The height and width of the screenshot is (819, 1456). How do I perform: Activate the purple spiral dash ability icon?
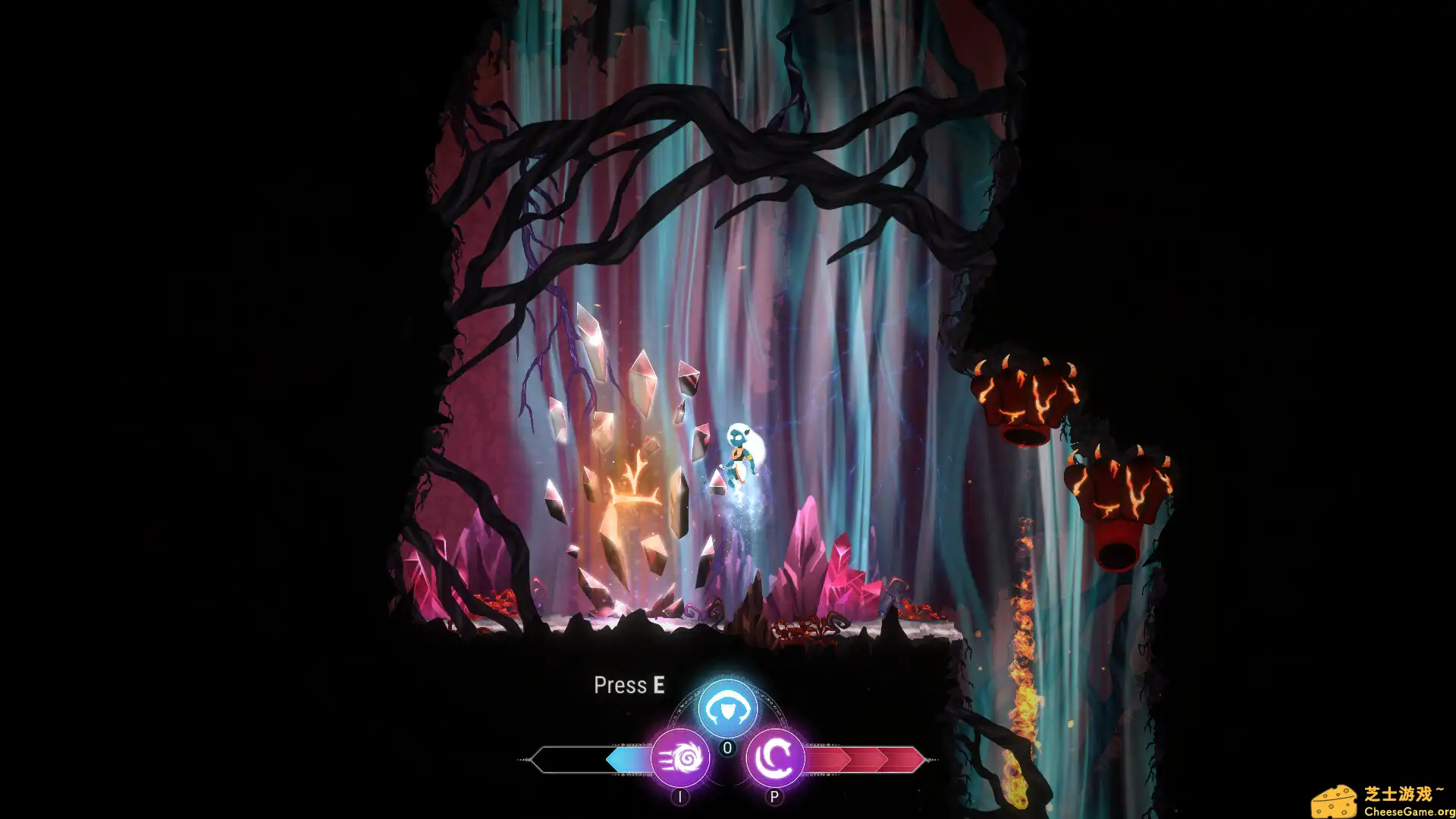pos(682,758)
